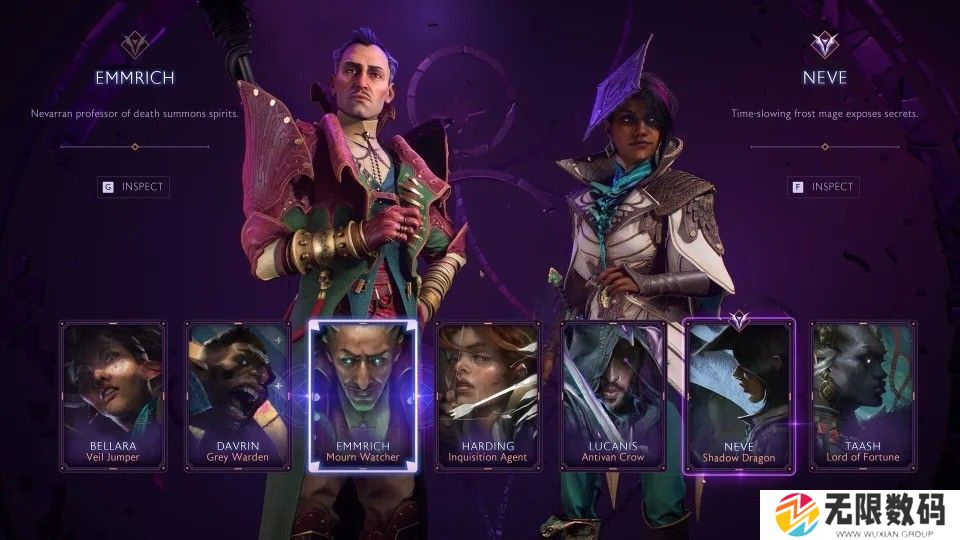Inspect Emmrich's companion details
This screenshot has height=540, width=960.
click(131, 186)
